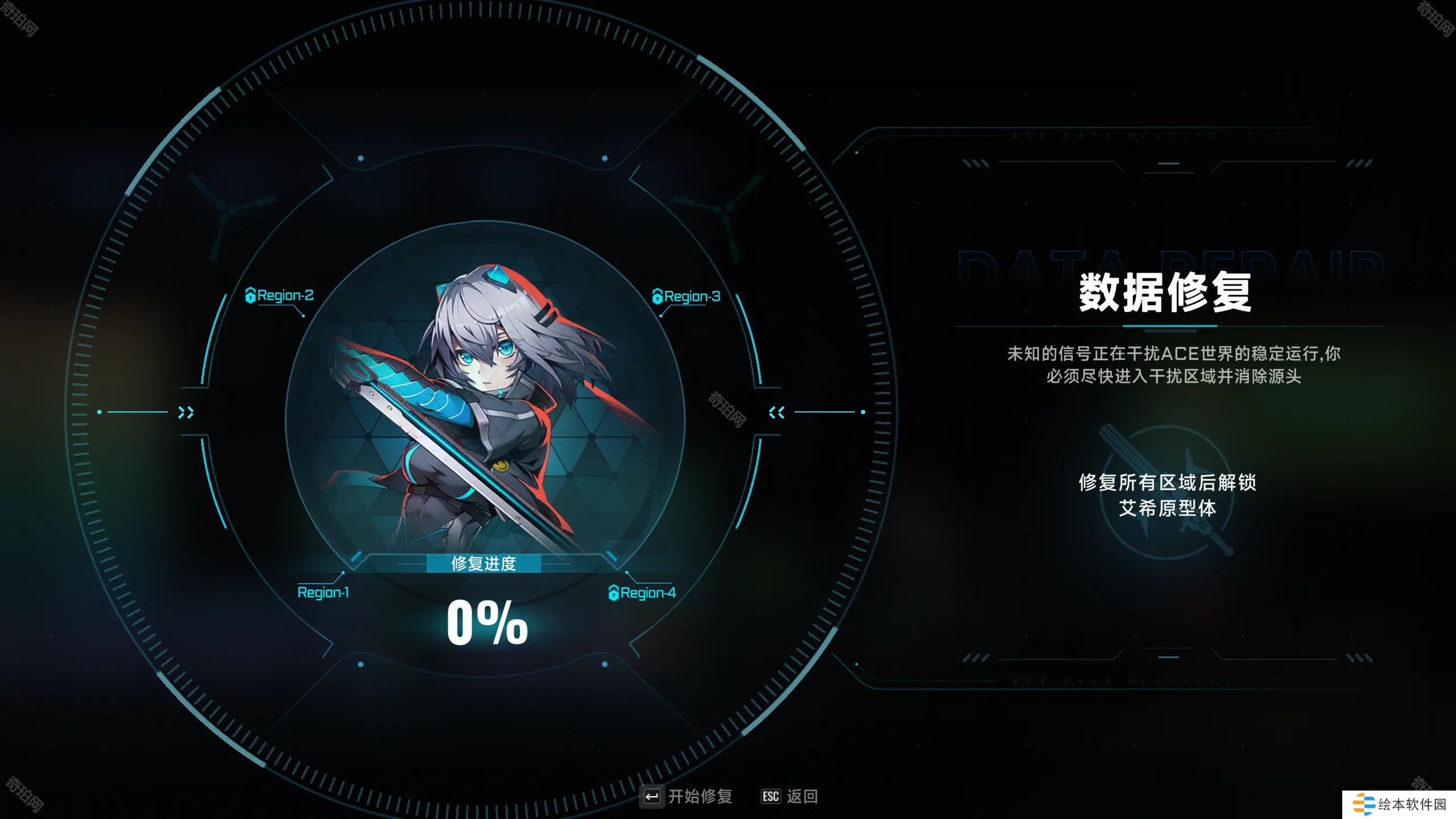Select the locked Region-3 label
1456x819 pixels.
tap(686, 296)
